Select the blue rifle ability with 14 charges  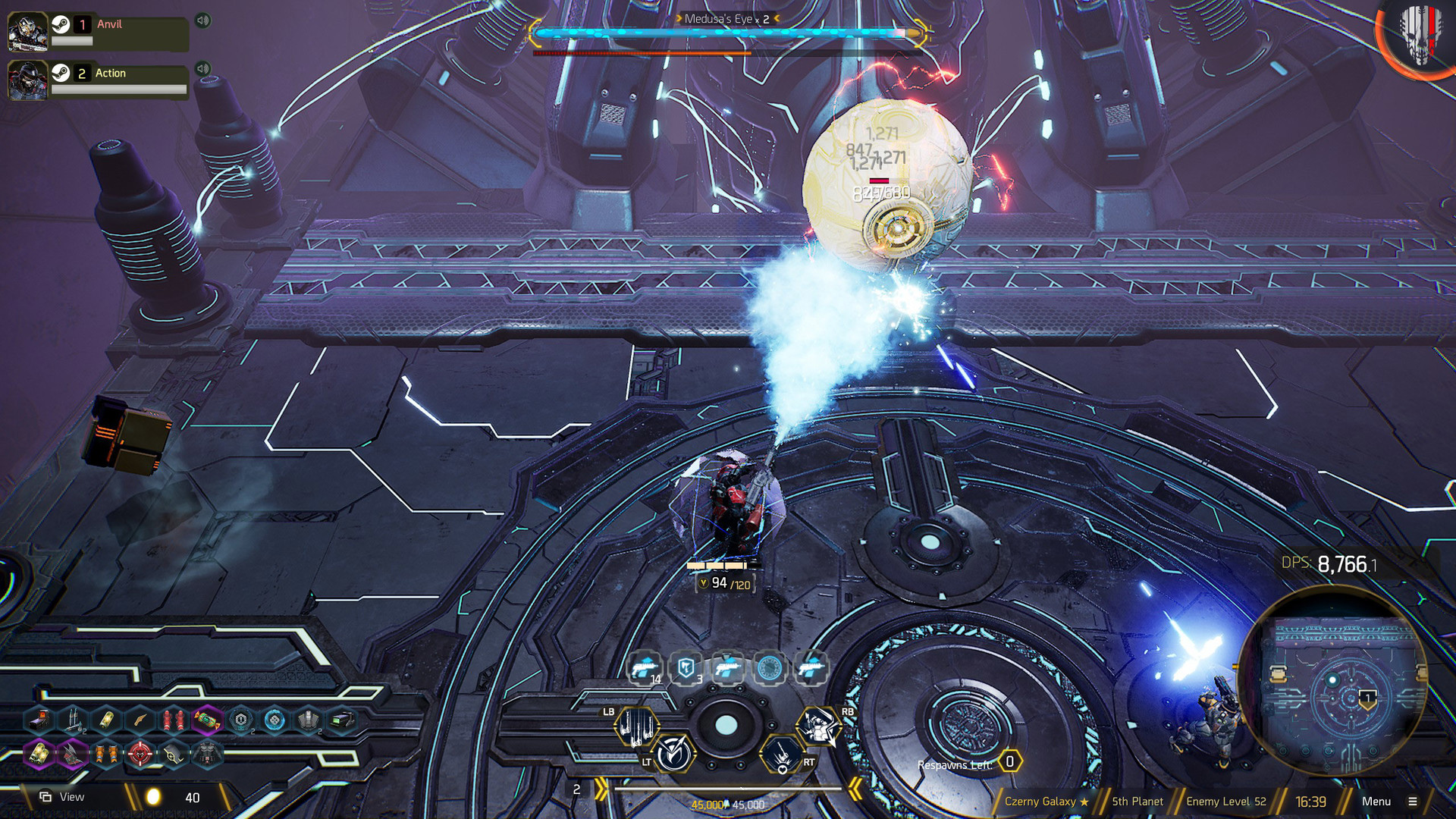[x=644, y=667]
